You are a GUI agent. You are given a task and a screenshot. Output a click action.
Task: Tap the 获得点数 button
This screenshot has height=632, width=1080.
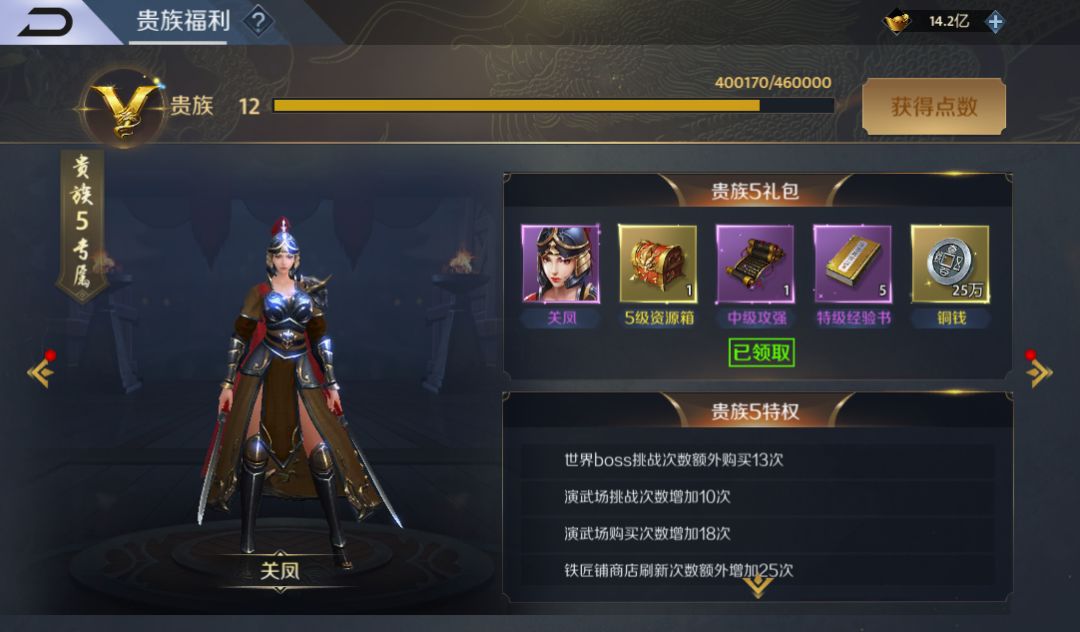(x=933, y=106)
